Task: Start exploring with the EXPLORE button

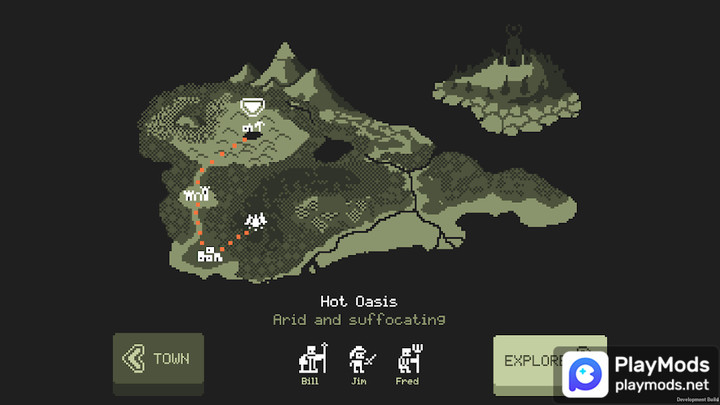Action: point(532,360)
